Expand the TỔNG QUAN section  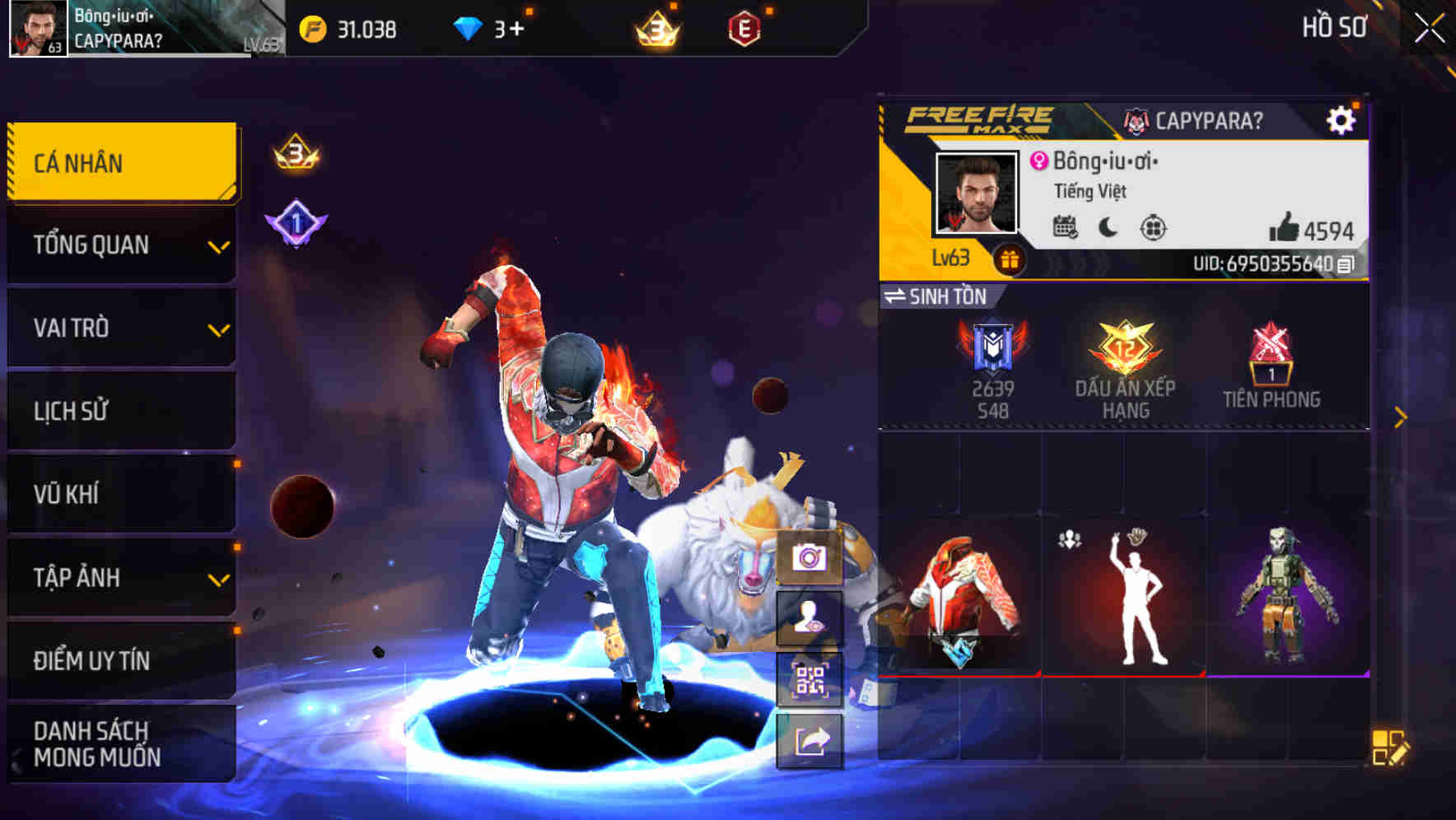pyautogui.click(x=119, y=245)
